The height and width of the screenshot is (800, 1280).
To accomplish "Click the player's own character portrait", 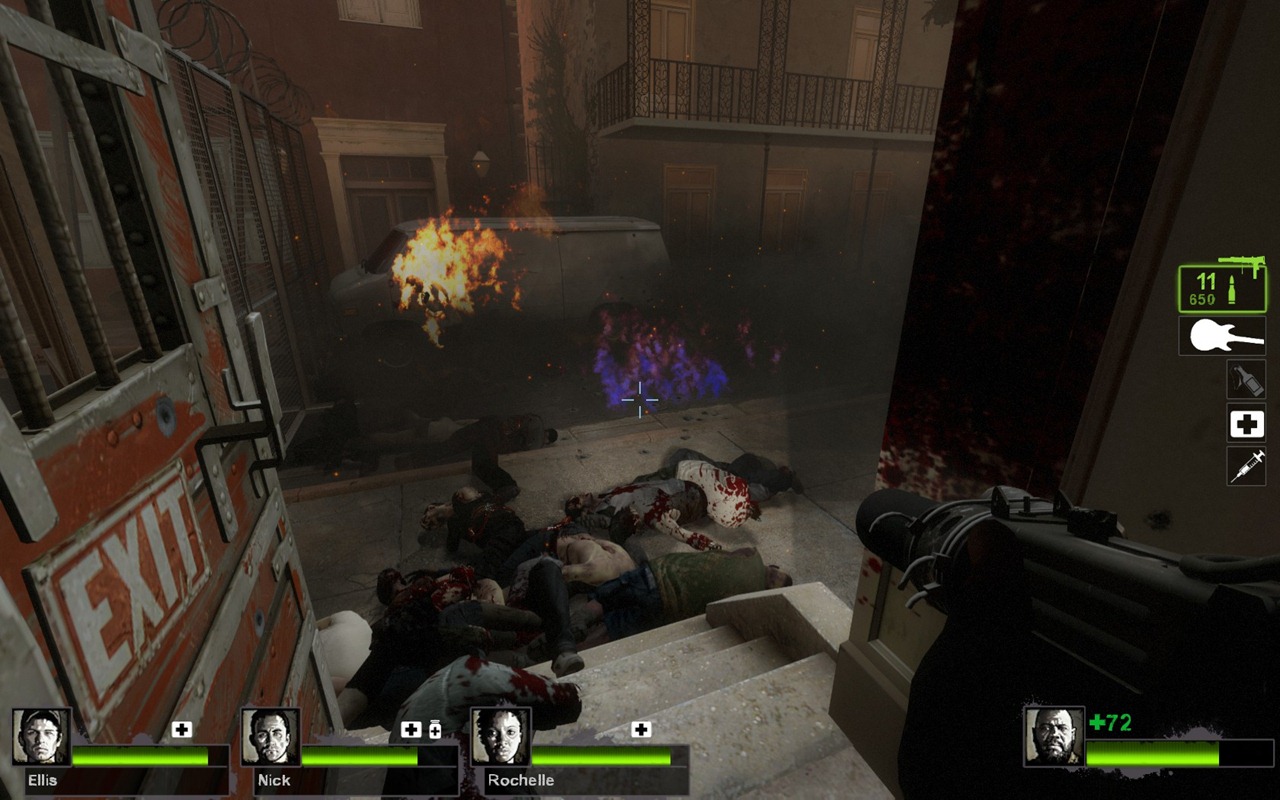I will pyautogui.click(x=1053, y=737).
